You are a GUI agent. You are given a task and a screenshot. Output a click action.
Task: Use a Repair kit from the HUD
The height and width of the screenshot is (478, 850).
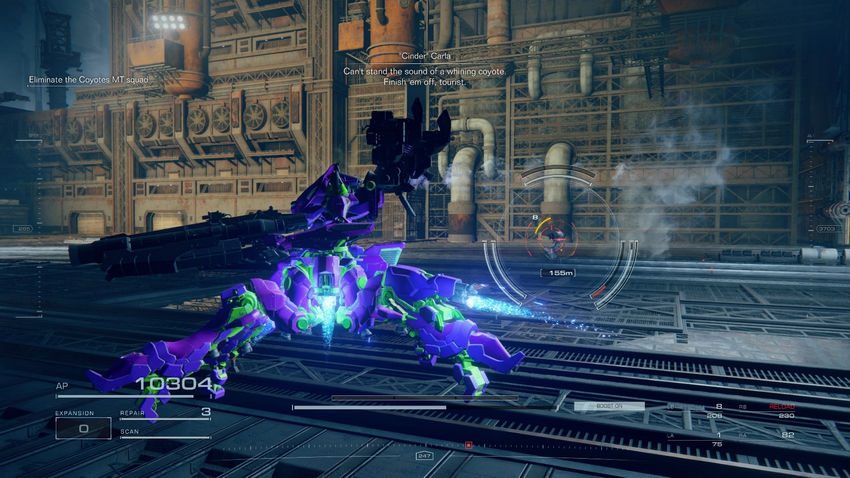point(165,413)
